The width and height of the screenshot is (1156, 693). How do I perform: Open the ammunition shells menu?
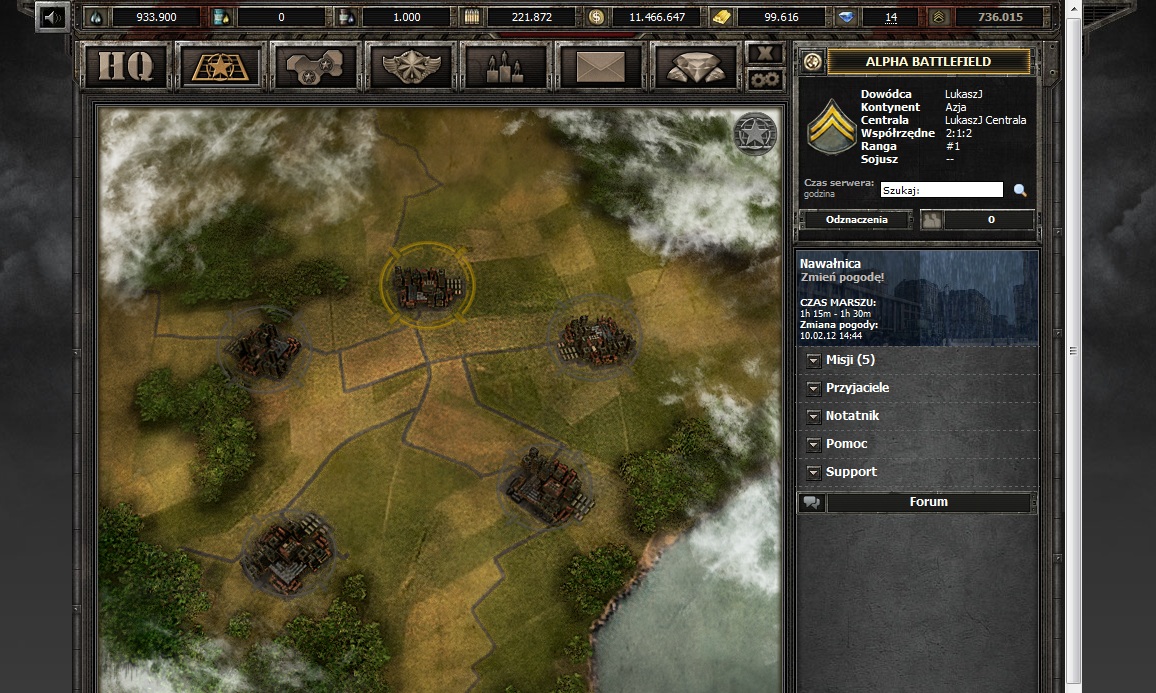(506, 67)
